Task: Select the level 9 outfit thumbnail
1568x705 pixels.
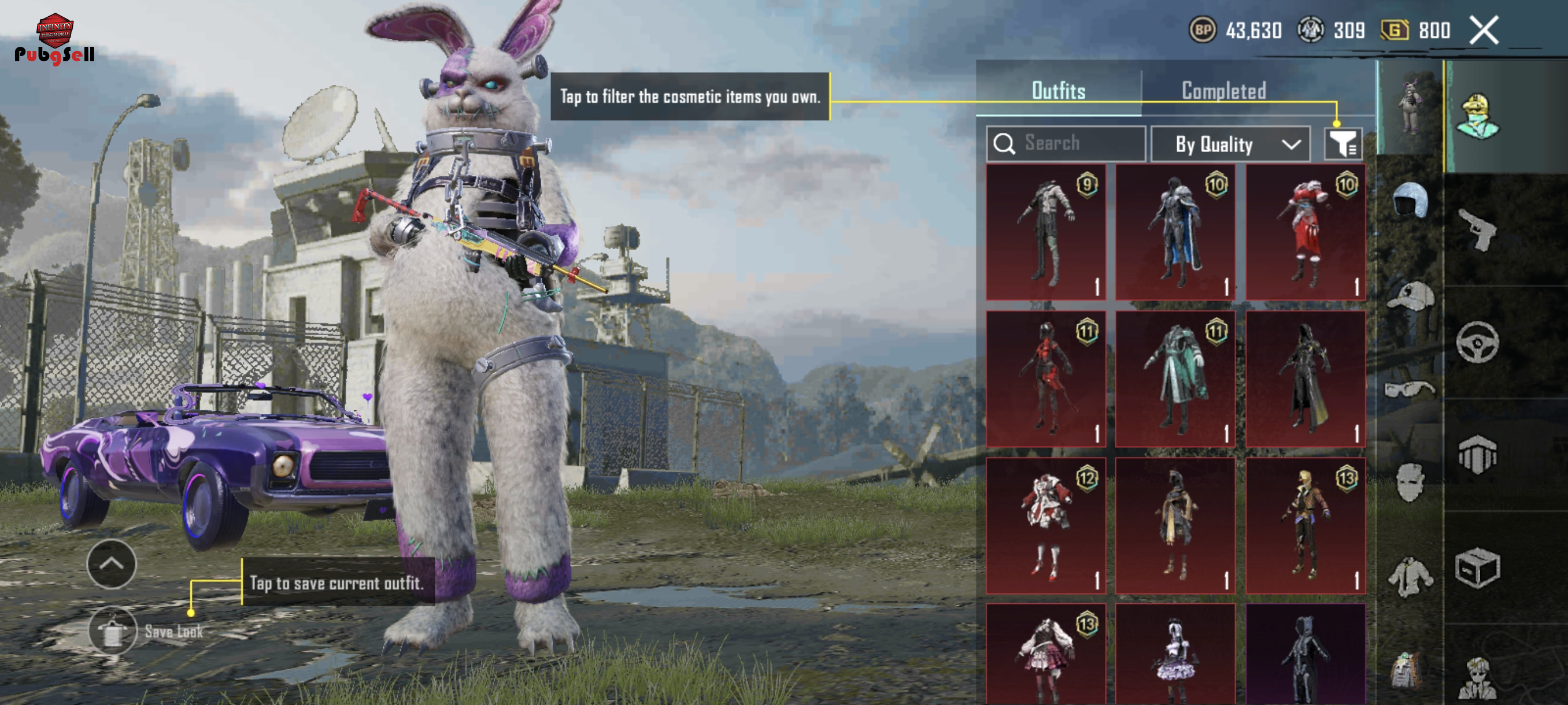Action: coord(1046,232)
